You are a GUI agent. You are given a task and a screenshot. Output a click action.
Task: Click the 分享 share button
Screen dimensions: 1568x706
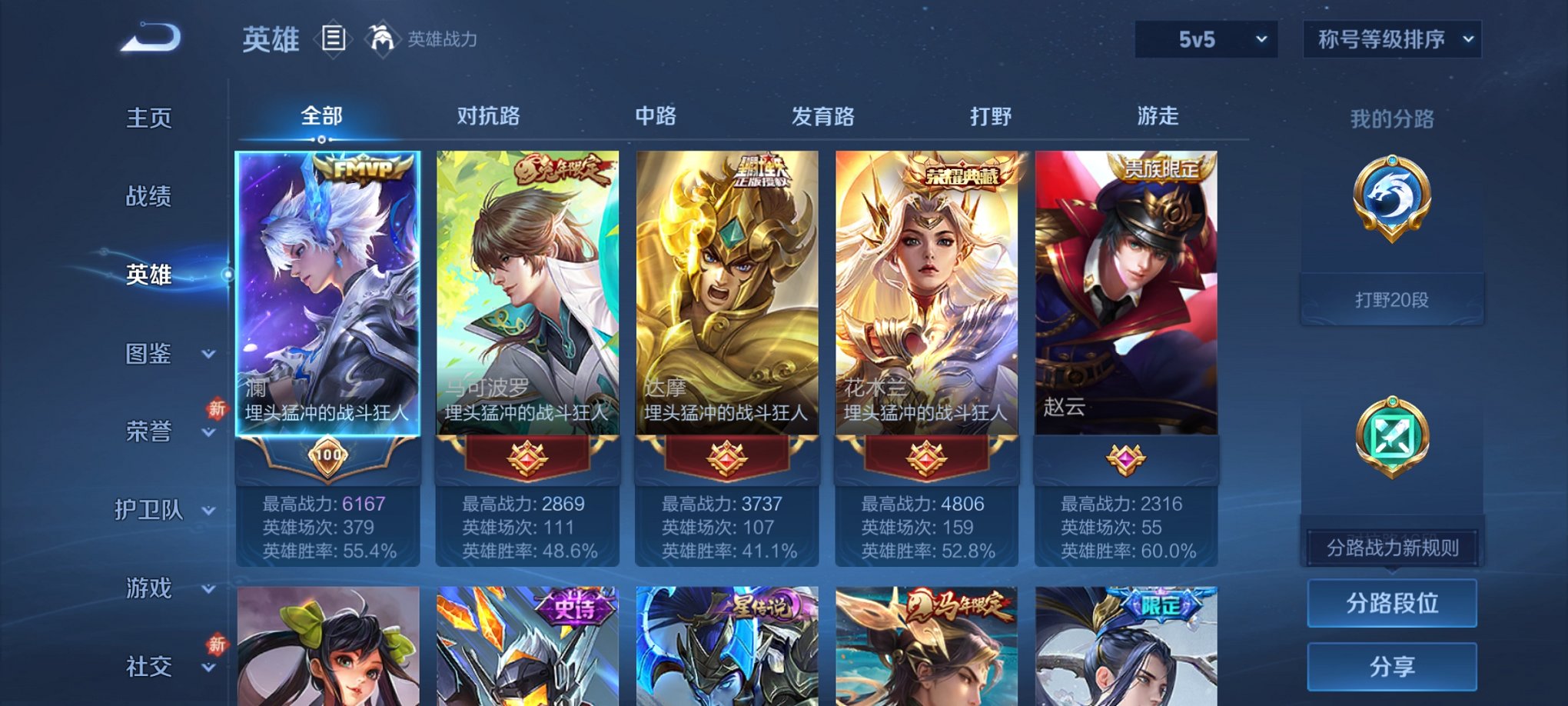pyautogui.click(x=1392, y=666)
